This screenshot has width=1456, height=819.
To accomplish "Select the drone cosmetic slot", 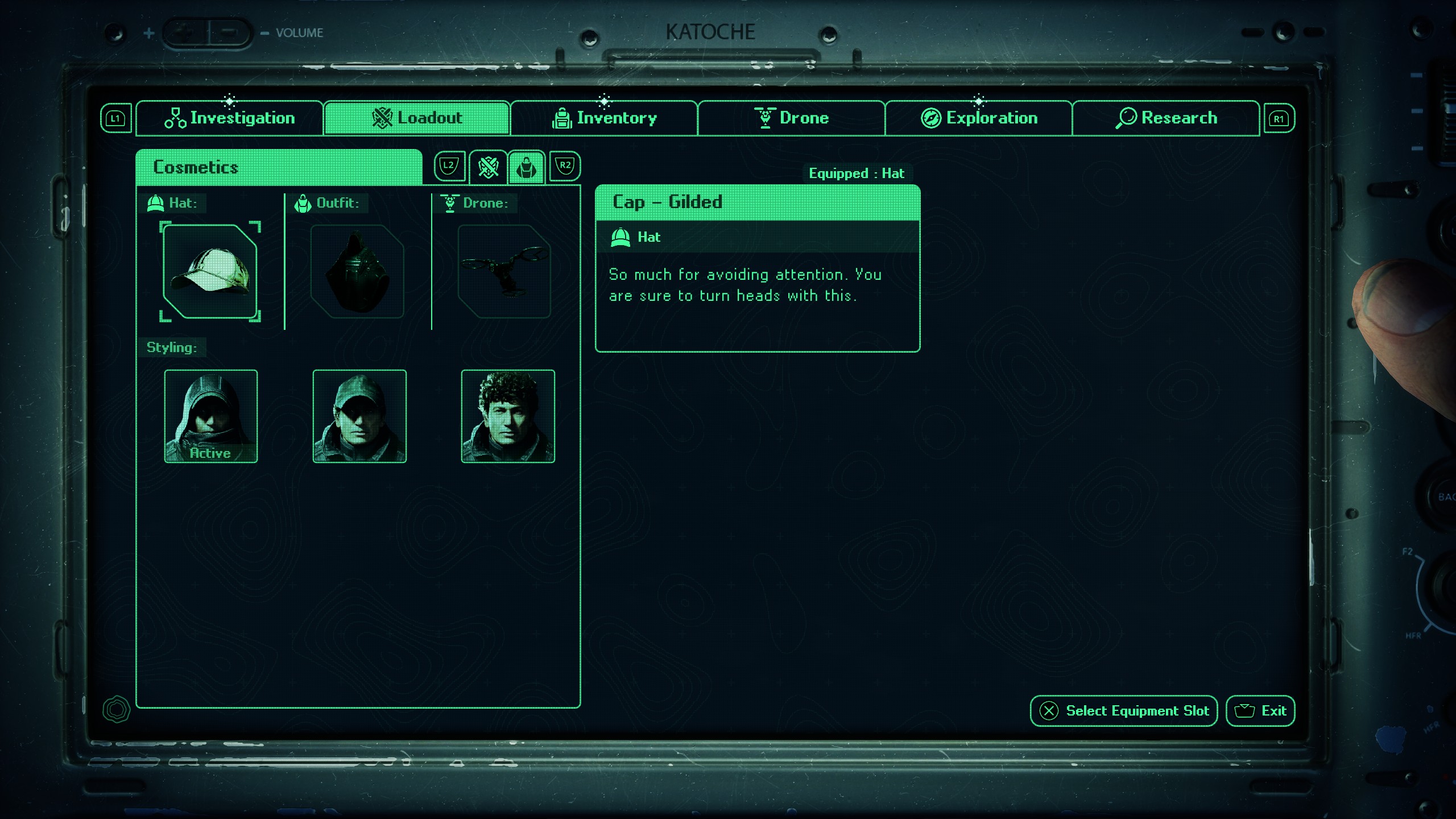I will [x=504, y=271].
